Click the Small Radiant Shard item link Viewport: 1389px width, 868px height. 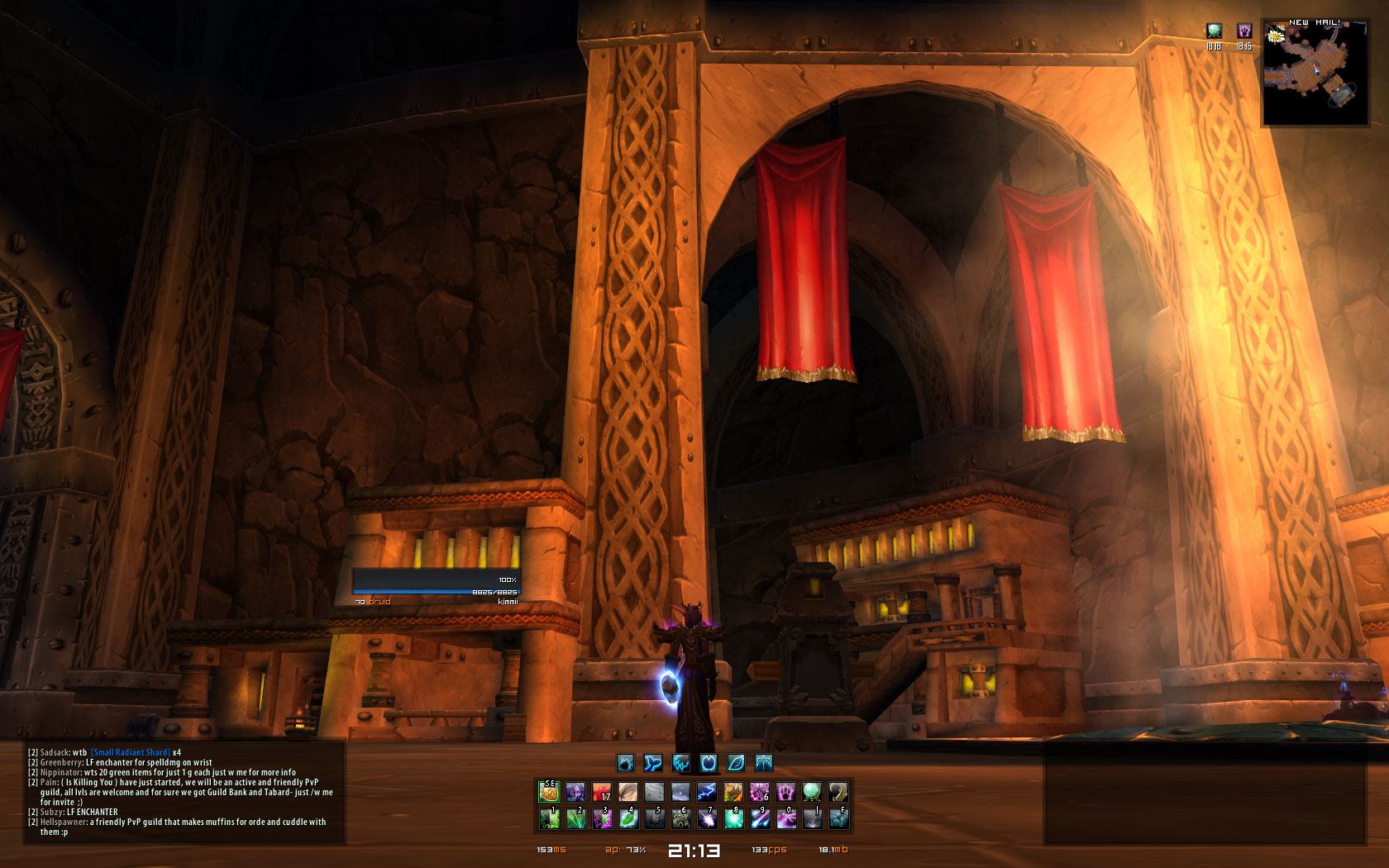click(131, 752)
